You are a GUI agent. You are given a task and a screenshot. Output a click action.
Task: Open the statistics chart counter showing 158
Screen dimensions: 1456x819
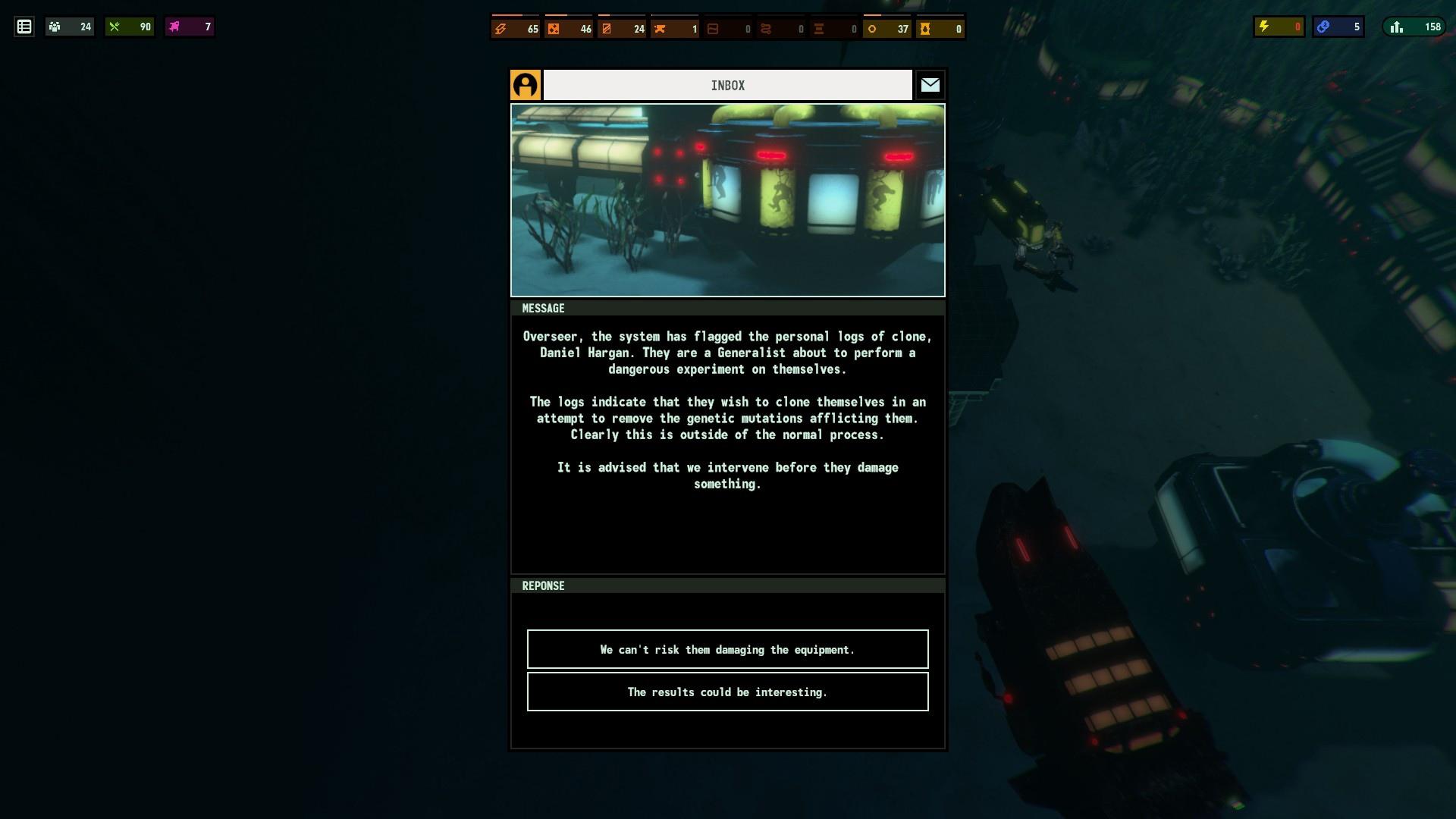[1414, 27]
